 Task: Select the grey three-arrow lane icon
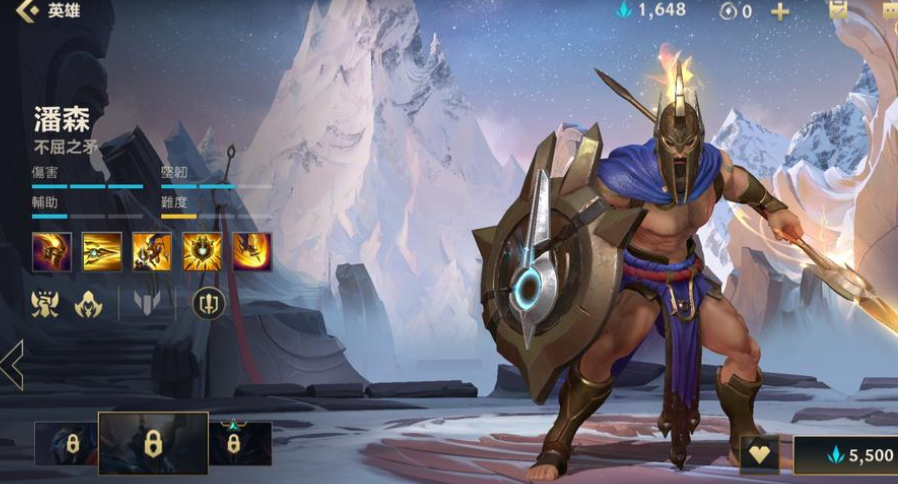pyautogui.click(x=147, y=303)
